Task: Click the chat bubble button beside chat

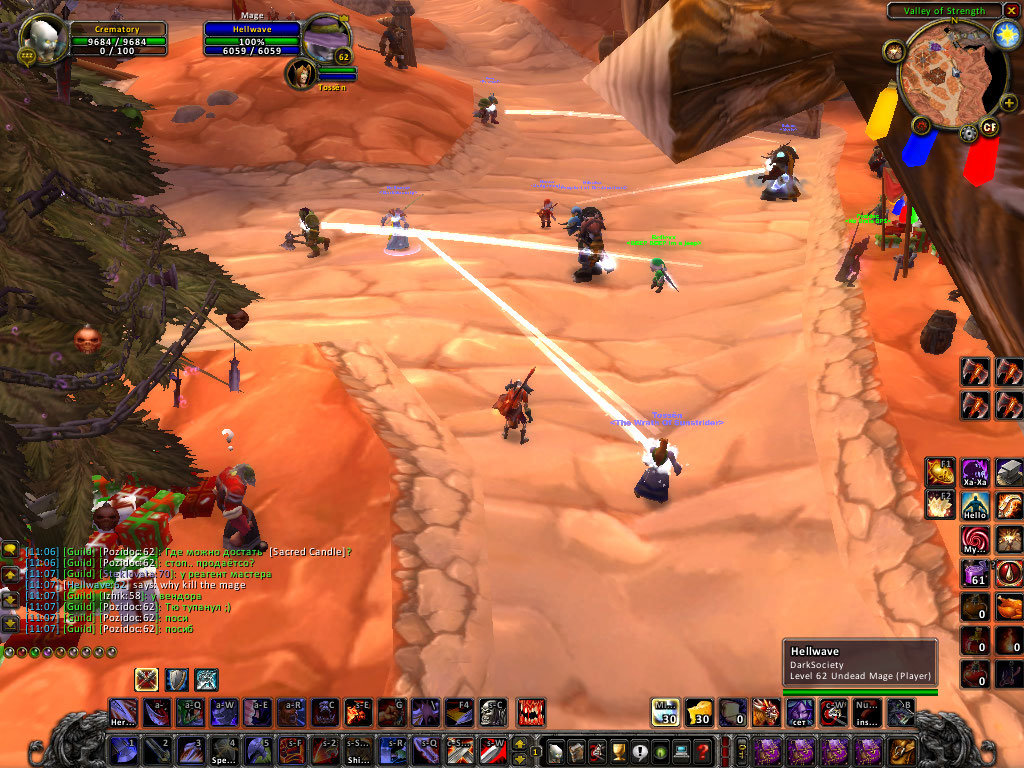Action: 10,549
